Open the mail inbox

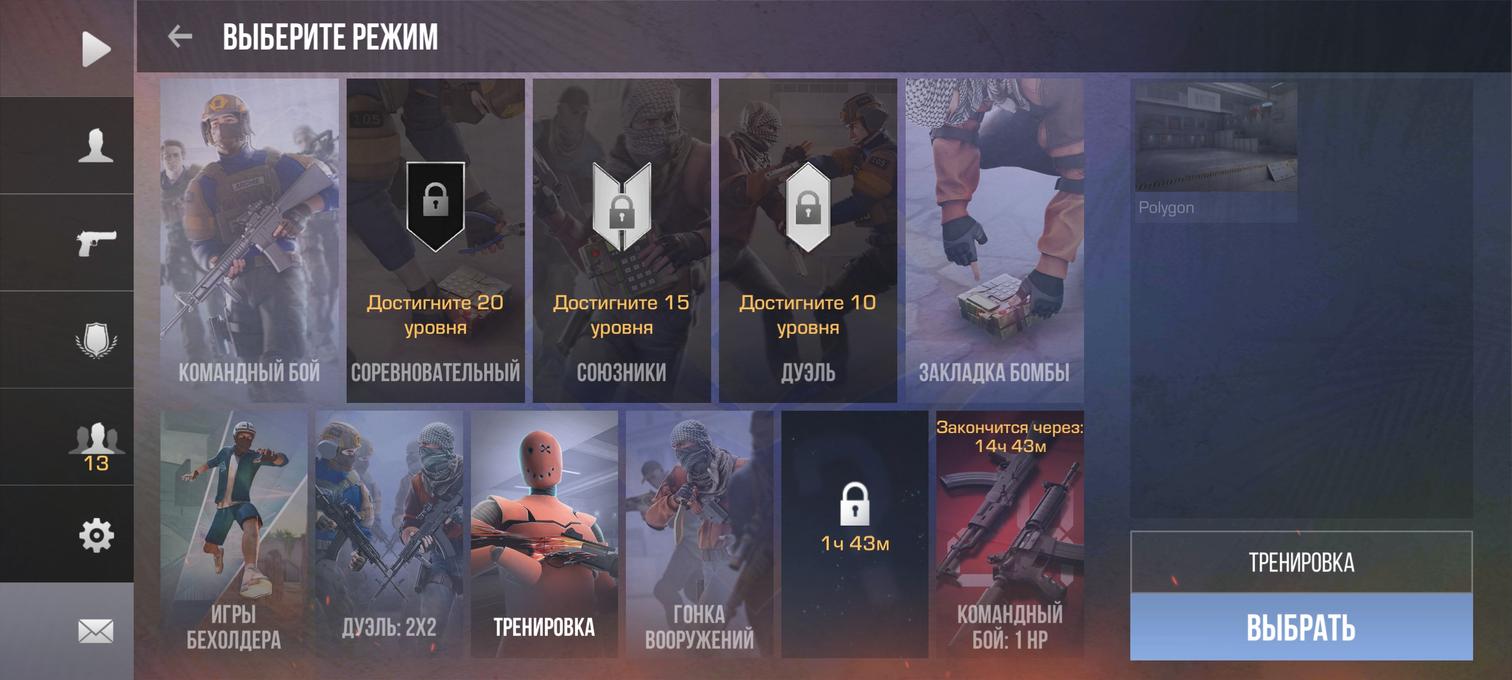[96, 631]
